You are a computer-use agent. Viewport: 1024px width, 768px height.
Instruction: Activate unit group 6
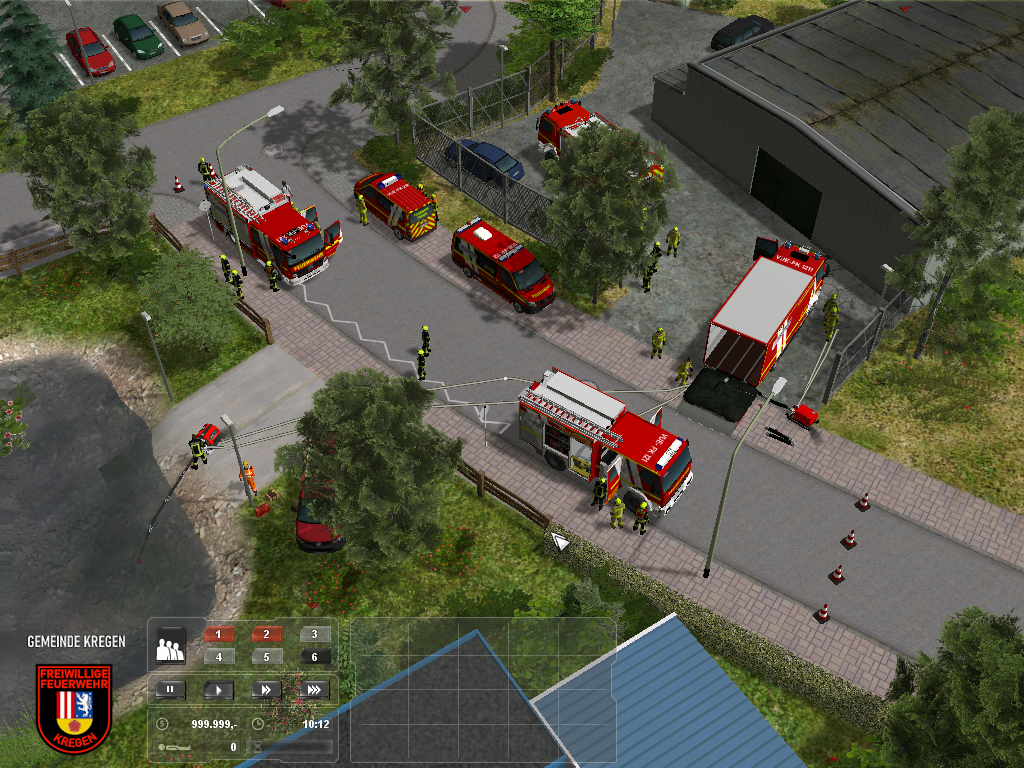coord(314,657)
